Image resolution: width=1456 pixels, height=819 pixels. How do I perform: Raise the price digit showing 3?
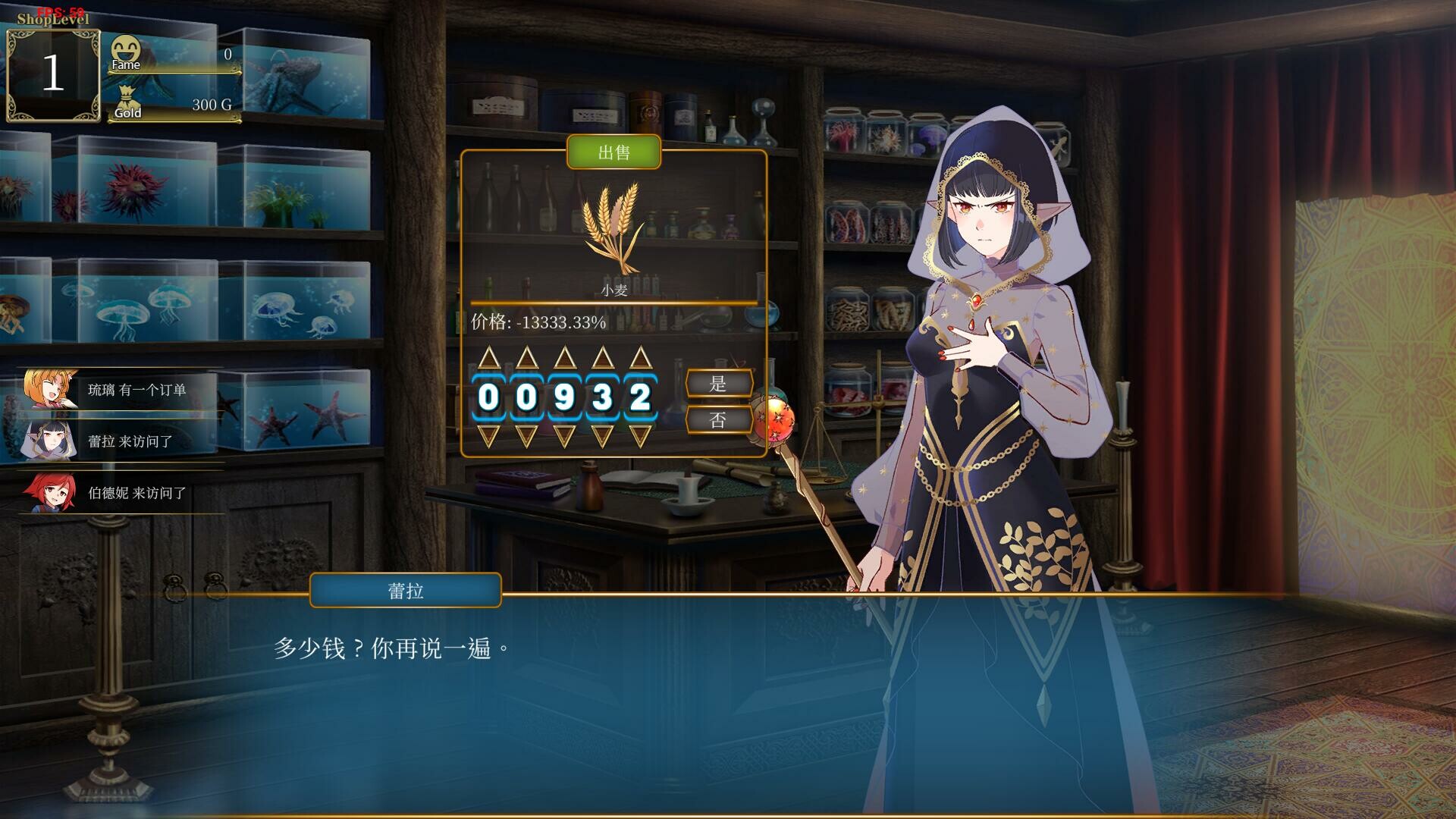coord(602,357)
